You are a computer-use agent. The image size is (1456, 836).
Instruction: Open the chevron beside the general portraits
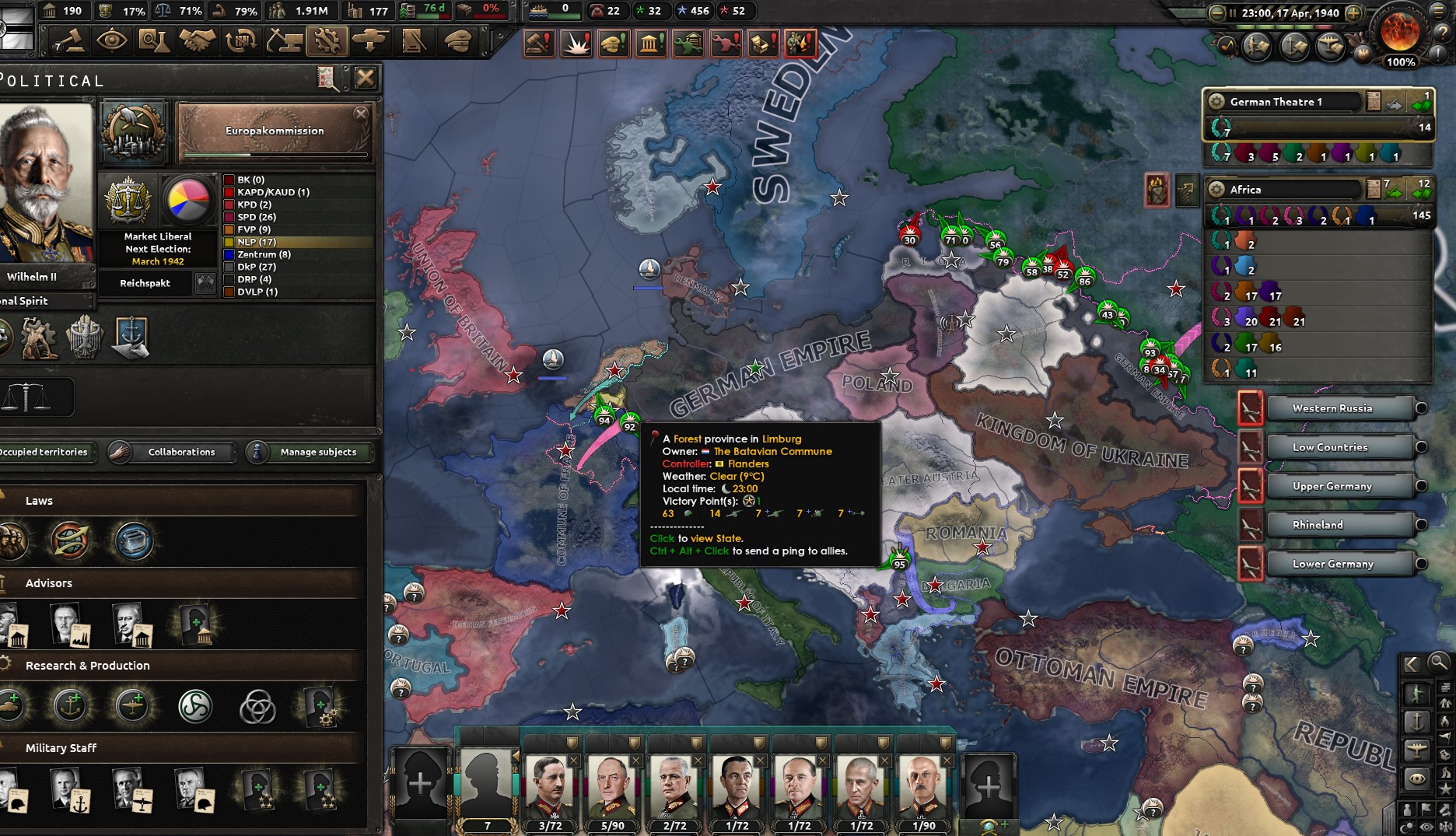click(516, 757)
